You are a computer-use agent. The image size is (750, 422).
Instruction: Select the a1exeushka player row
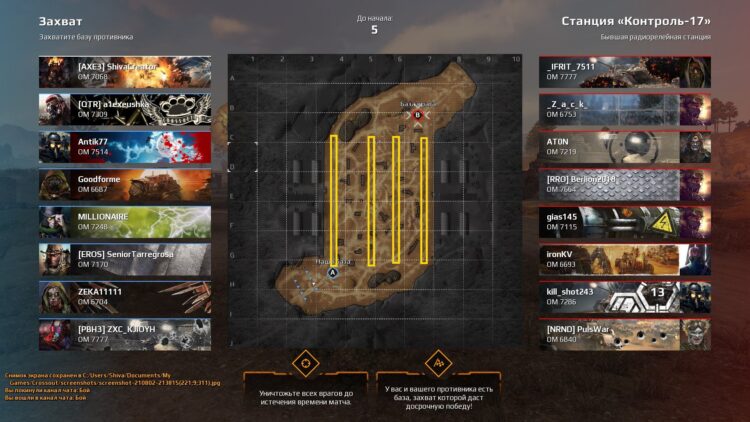[x=125, y=109]
